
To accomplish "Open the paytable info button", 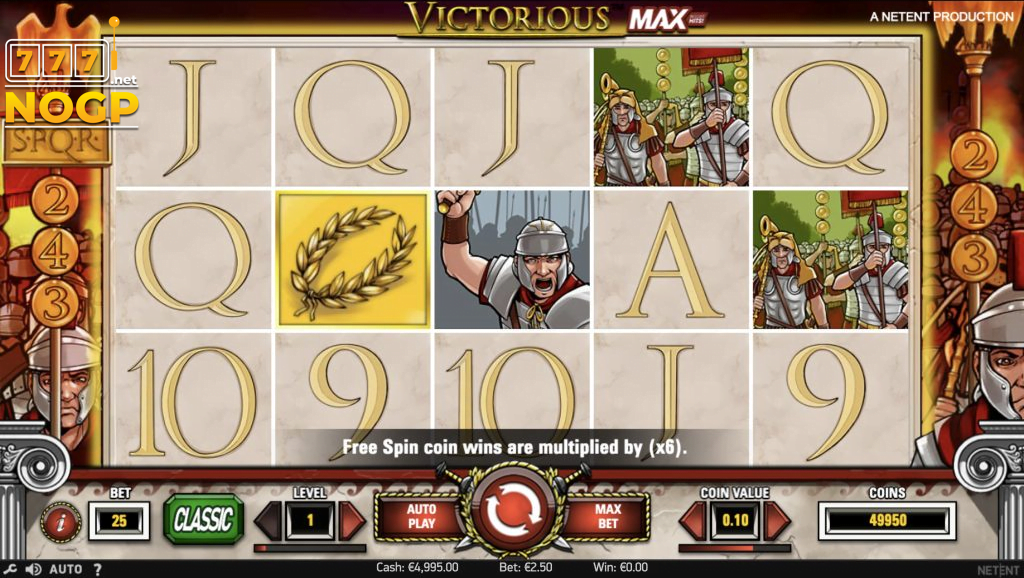I will point(60,521).
